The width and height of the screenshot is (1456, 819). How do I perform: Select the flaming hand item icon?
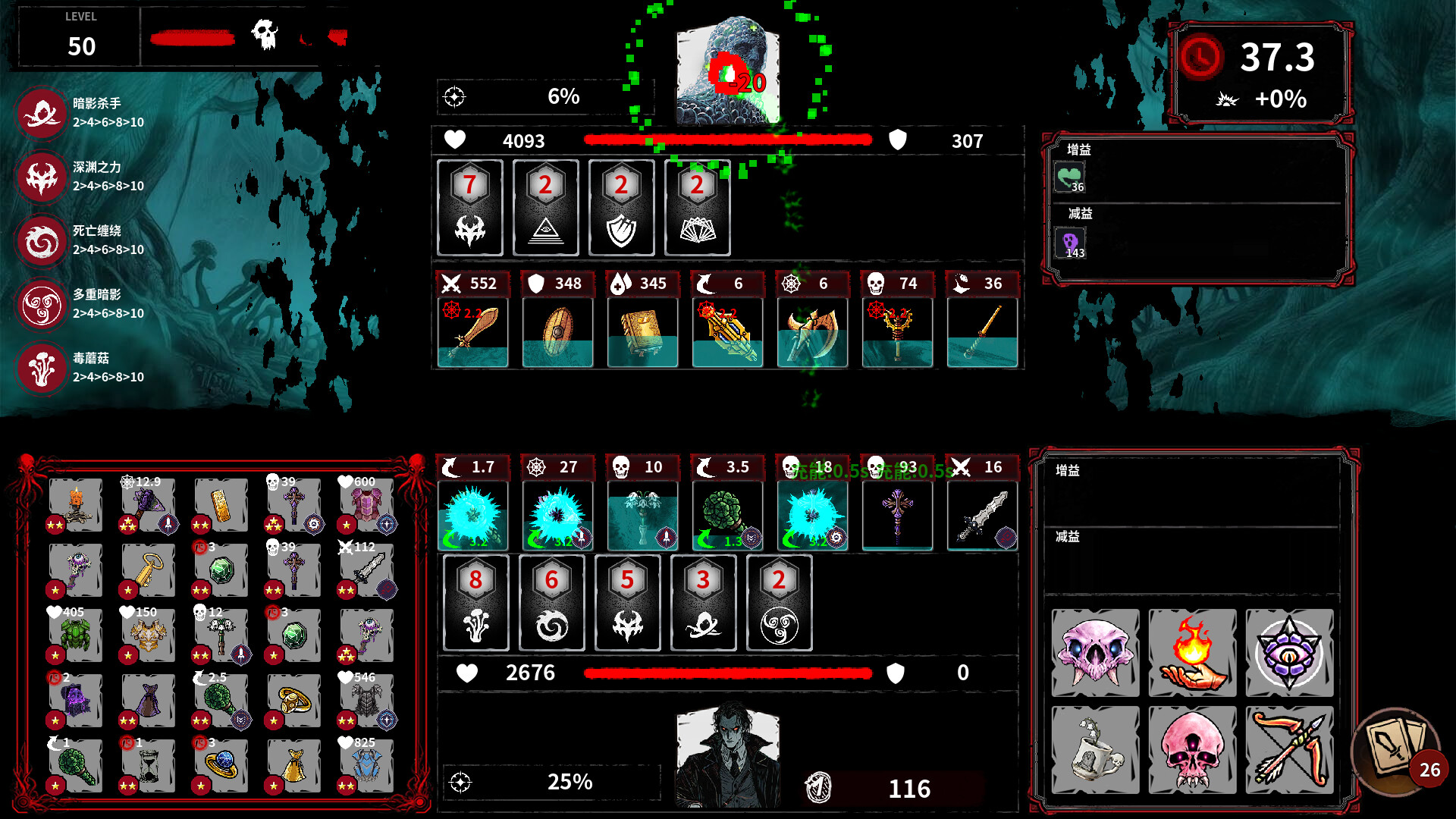[x=1192, y=654]
